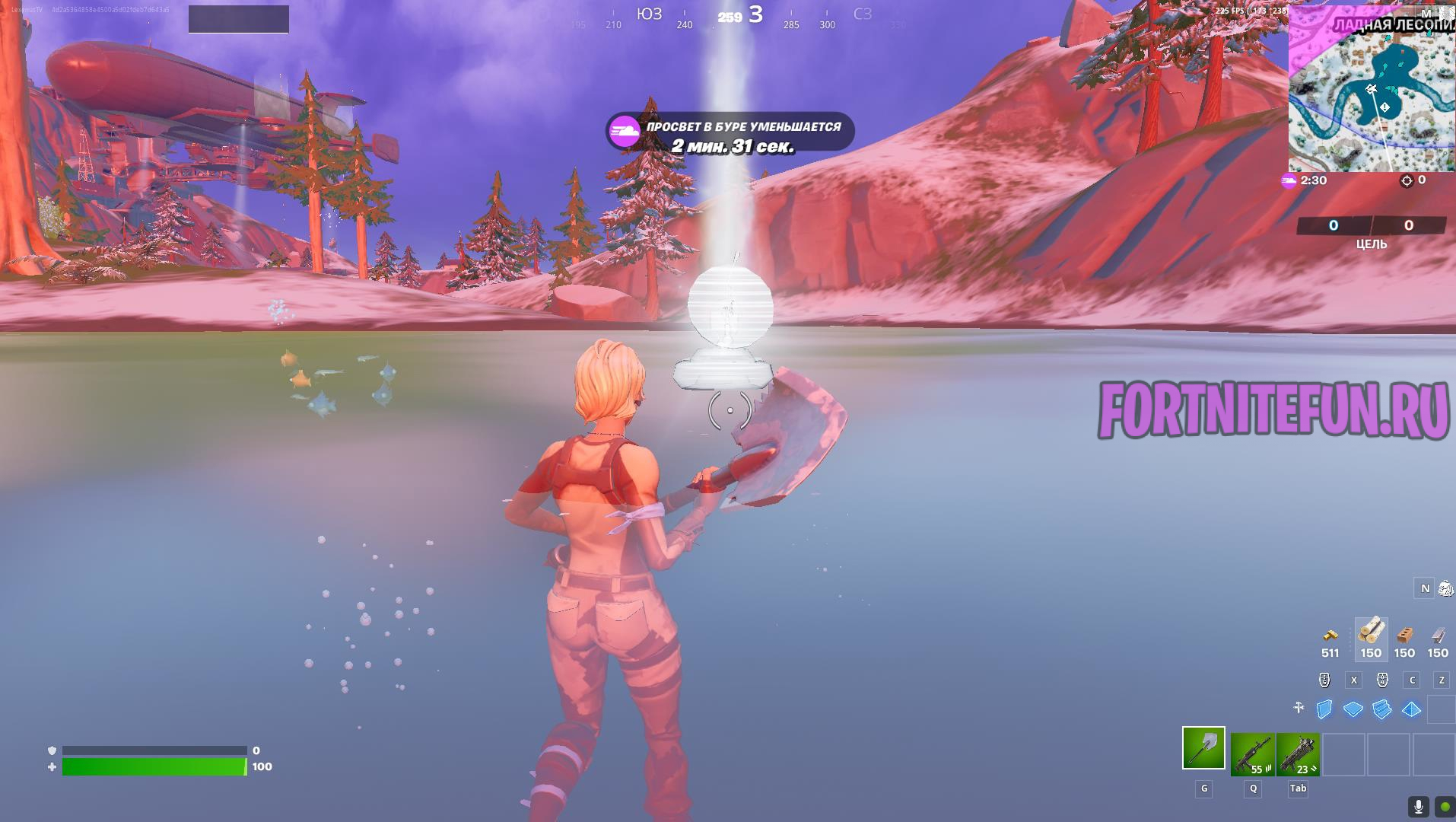Open the backpack inventory icon

[1445, 588]
